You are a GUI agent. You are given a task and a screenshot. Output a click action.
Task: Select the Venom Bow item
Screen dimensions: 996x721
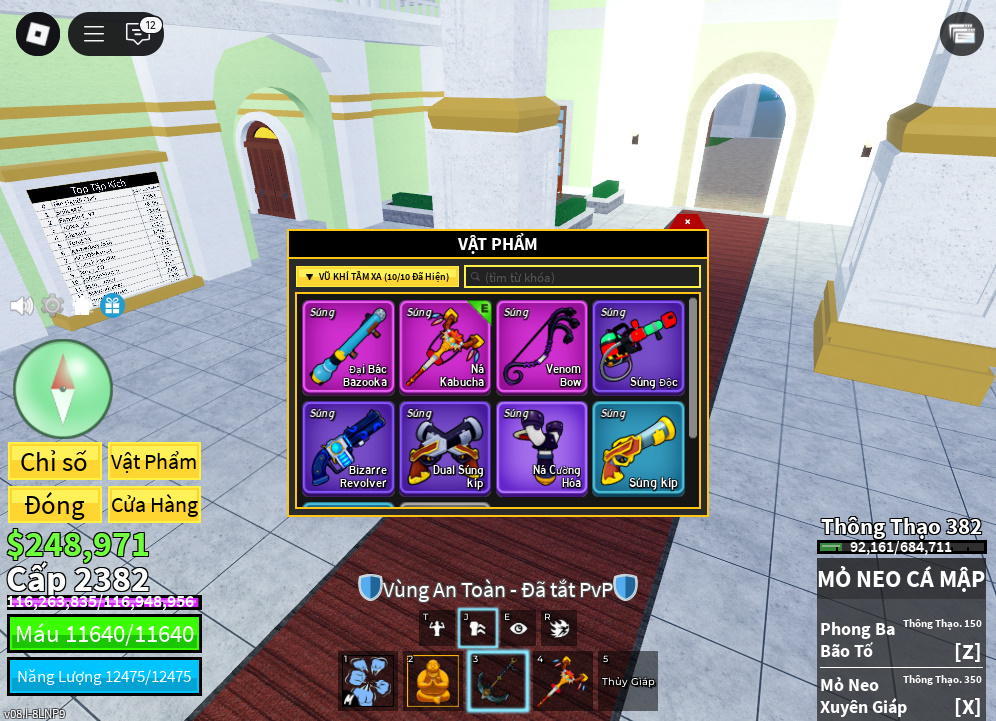click(x=541, y=346)
